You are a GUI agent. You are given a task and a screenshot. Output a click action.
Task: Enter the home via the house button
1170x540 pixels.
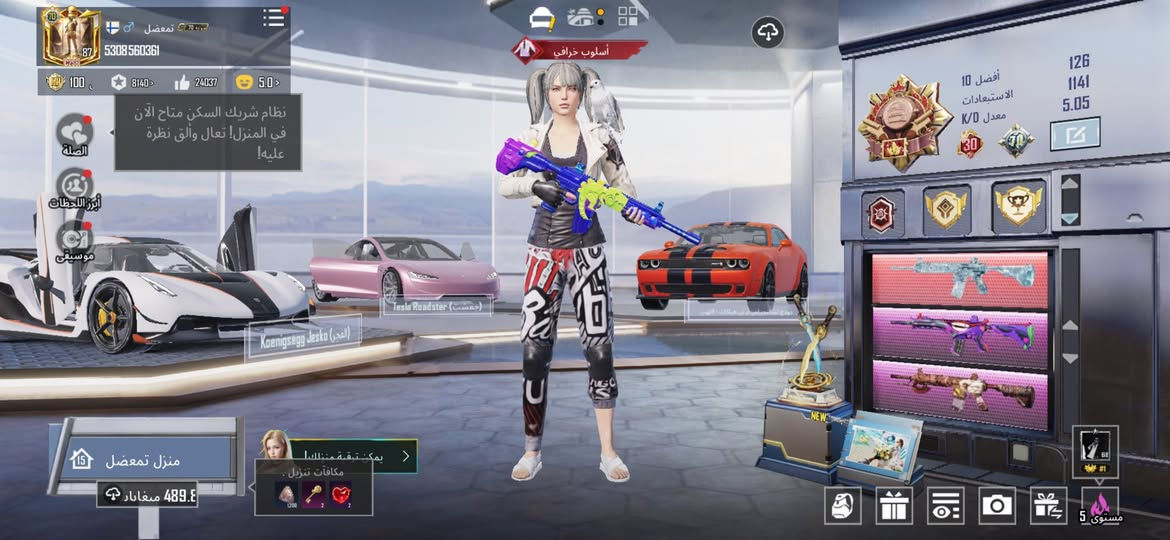click(x=82, y=459)
